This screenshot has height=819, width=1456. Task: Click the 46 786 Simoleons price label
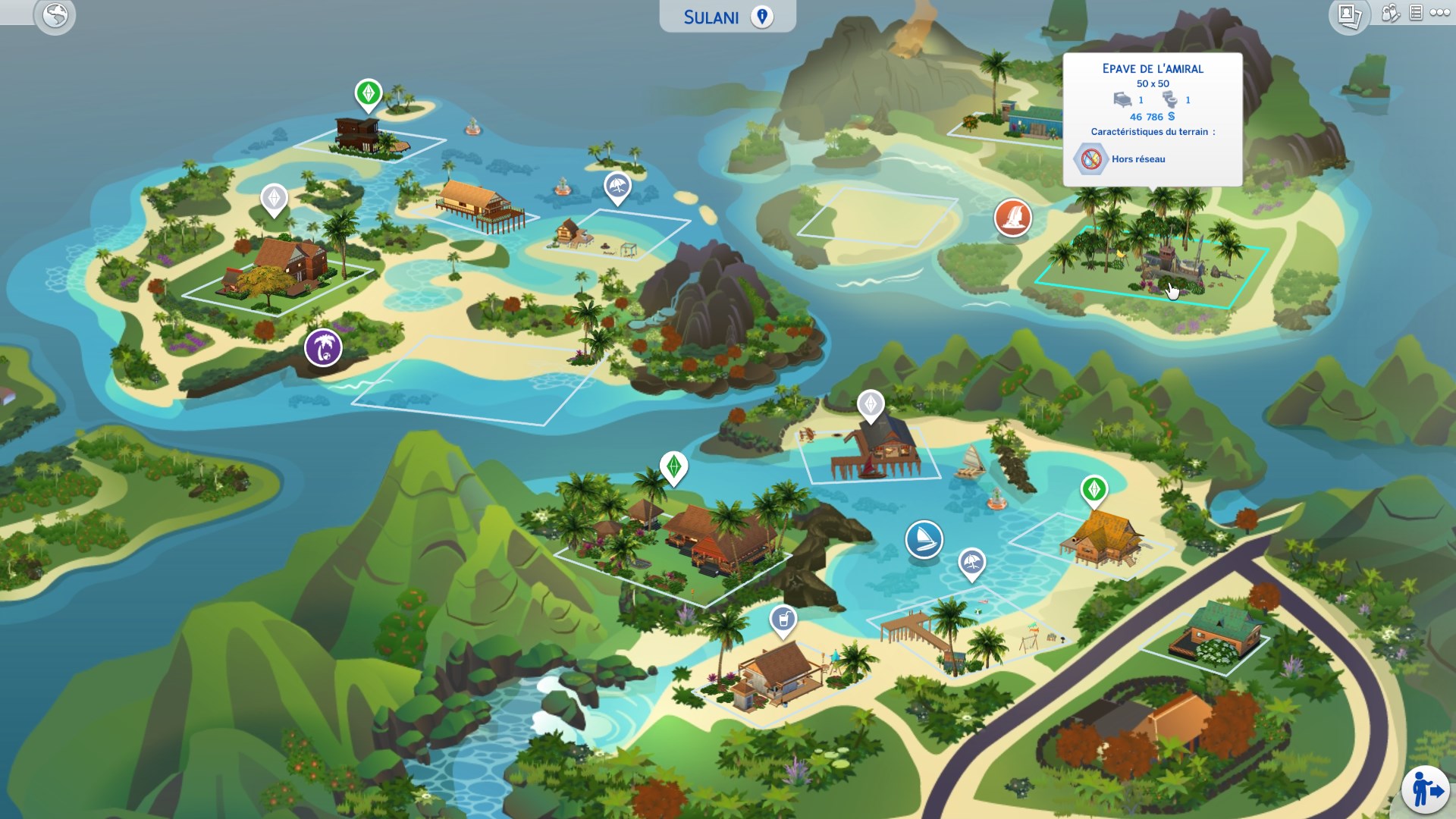point(1150,117)
